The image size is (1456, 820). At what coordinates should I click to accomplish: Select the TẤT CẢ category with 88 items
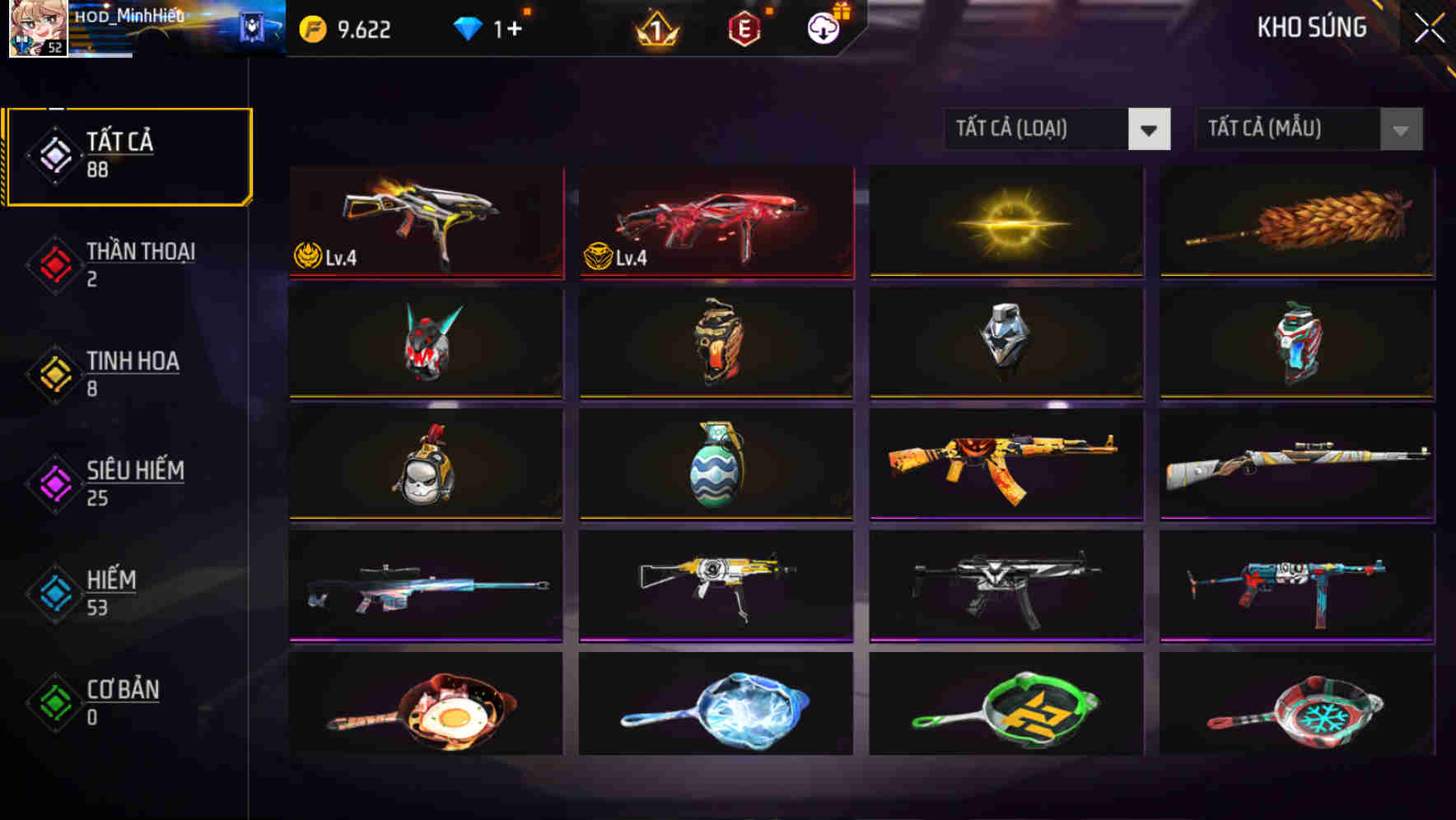128,153
